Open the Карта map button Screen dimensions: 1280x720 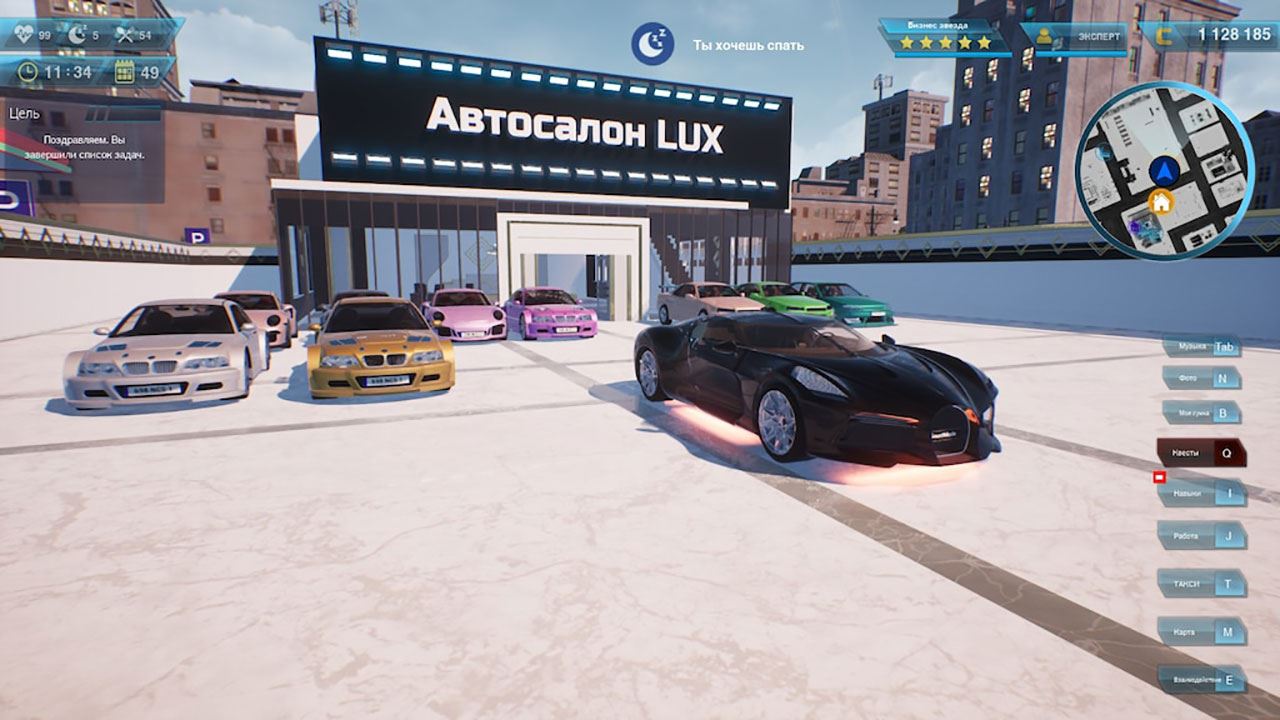coord(1202,632)
